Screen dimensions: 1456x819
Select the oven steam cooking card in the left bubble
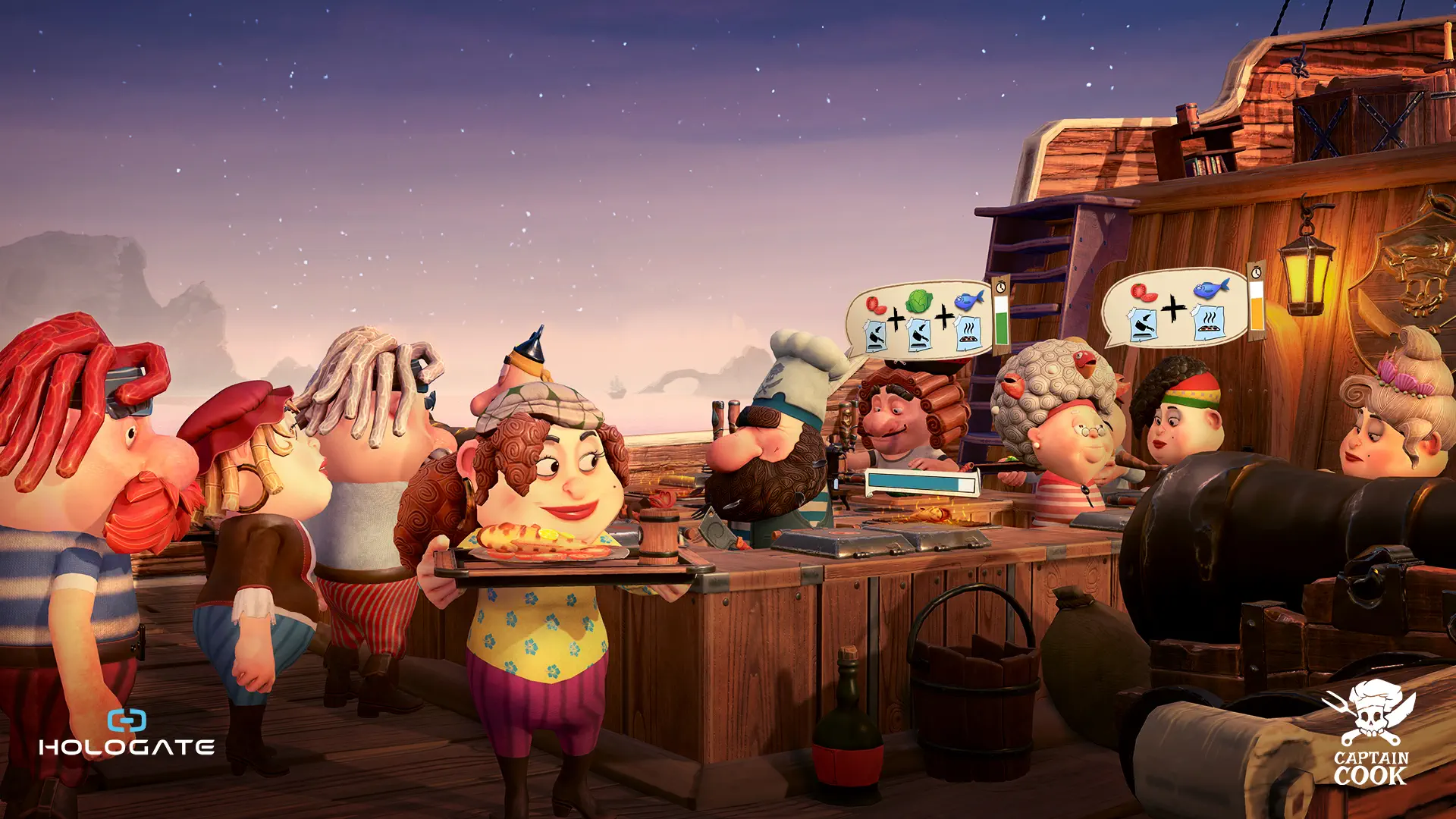click(x=968, y=334)
